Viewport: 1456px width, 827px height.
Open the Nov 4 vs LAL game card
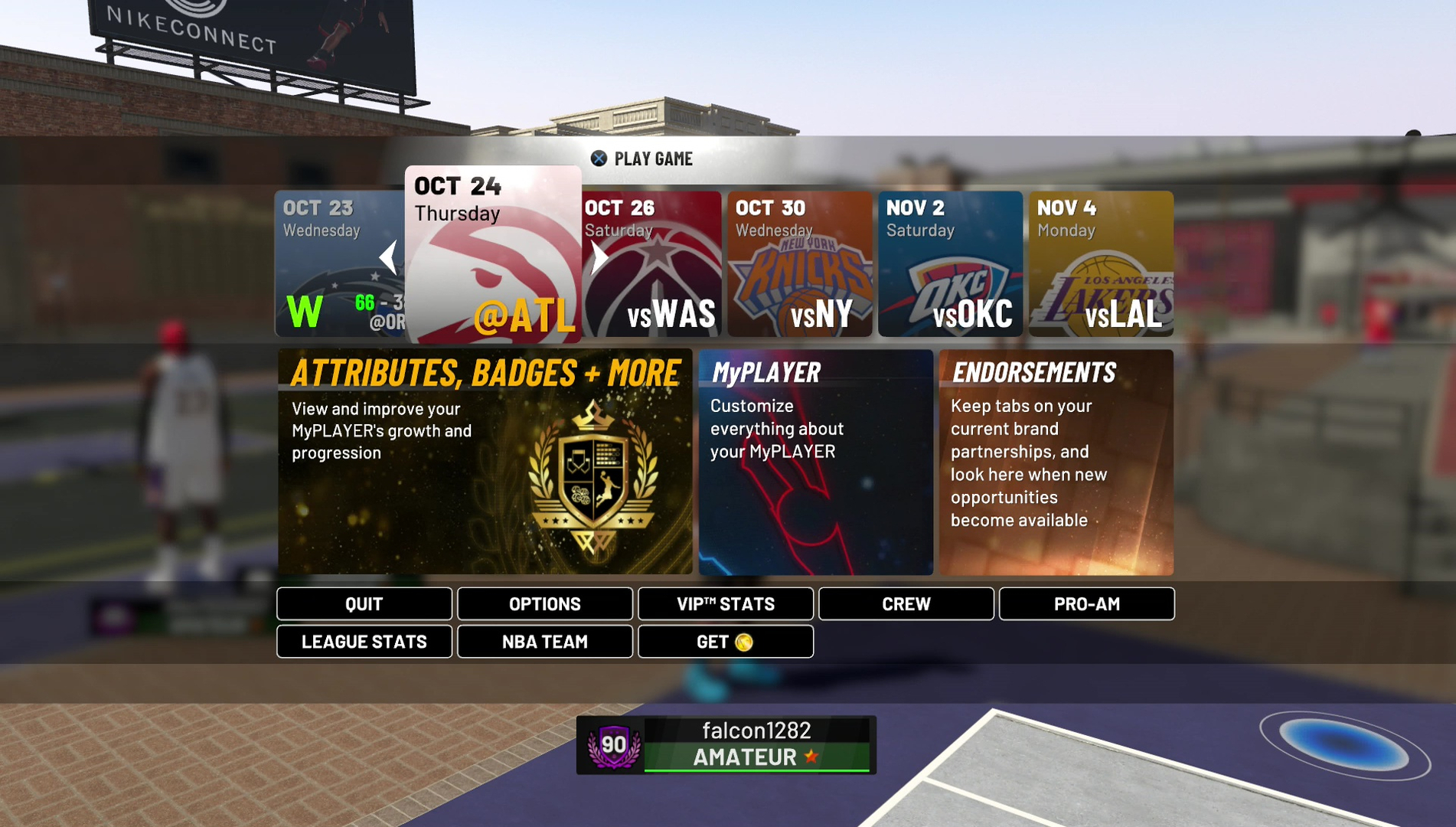tap(1101, 264)
